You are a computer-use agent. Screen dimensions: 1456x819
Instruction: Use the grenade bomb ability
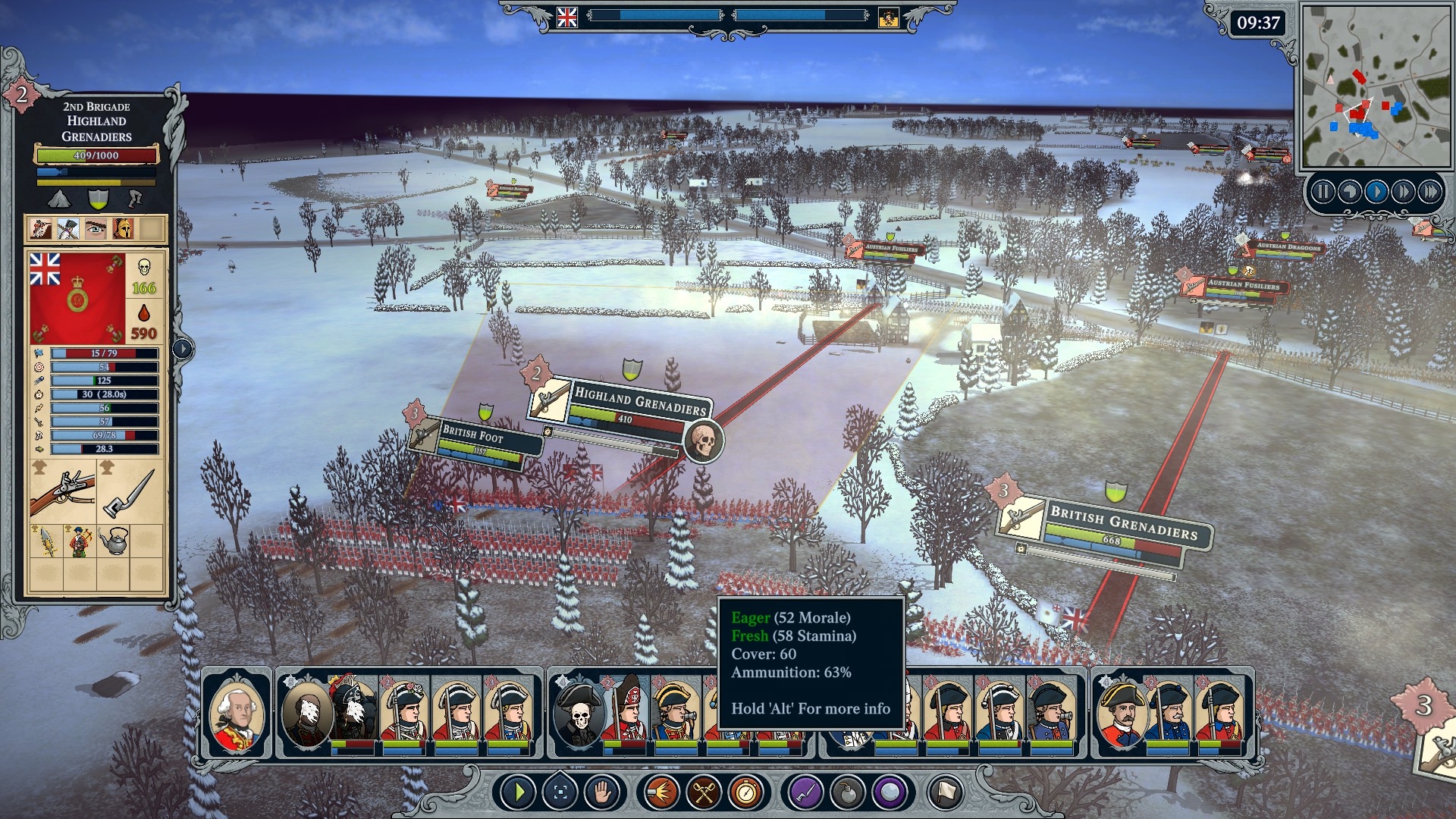[848, 793]
